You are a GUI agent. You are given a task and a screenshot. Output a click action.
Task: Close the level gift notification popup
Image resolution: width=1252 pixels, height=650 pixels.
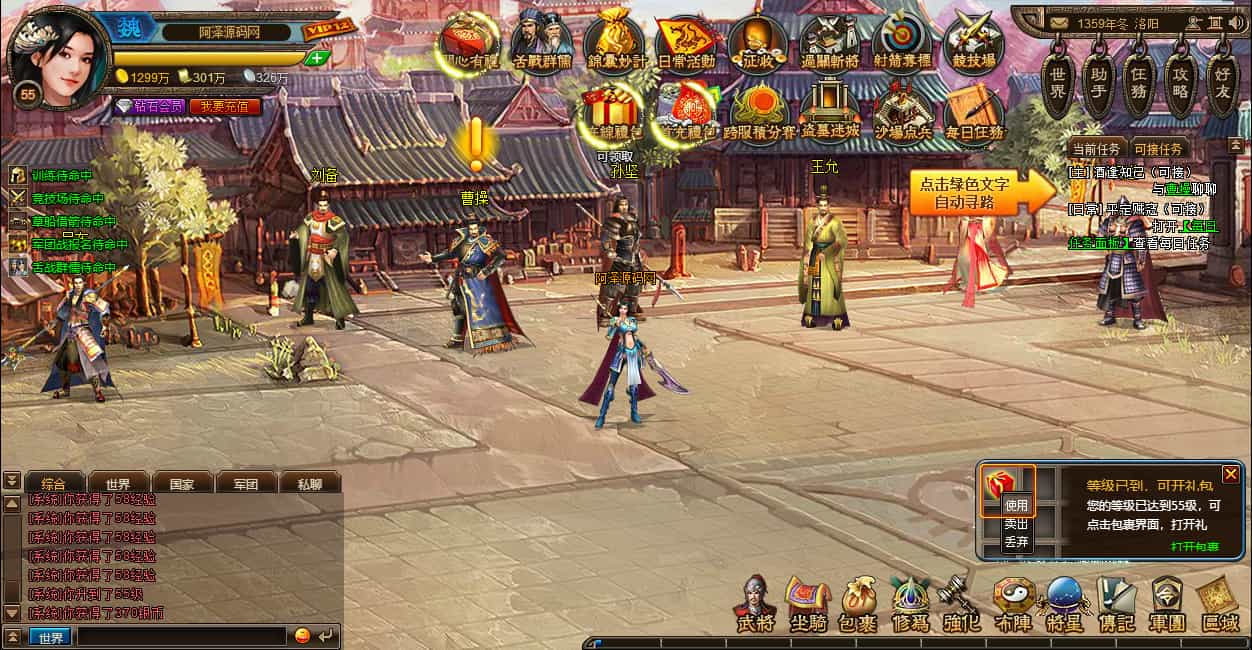tap(1231, 474)
